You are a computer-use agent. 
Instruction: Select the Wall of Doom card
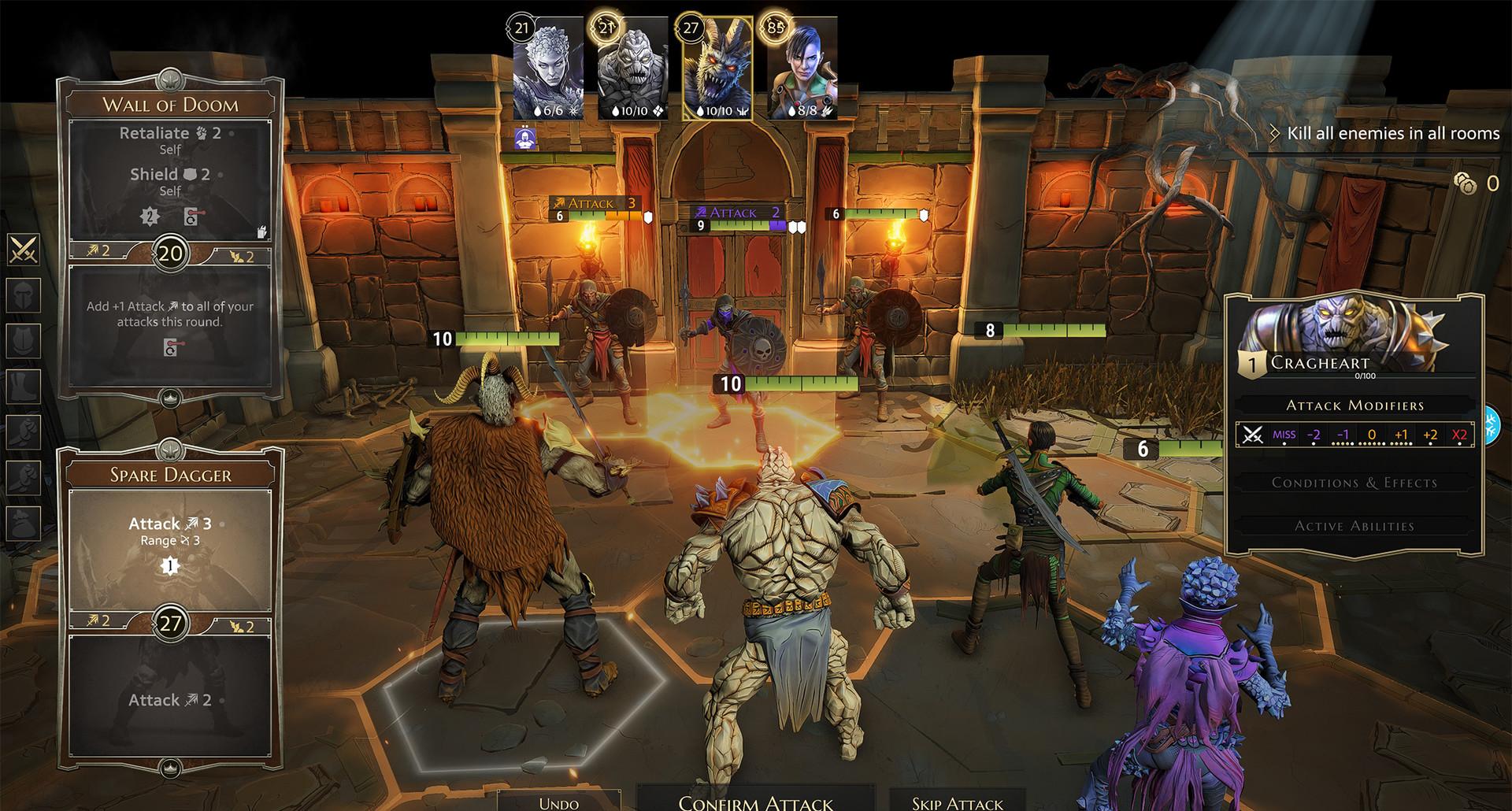170,236
